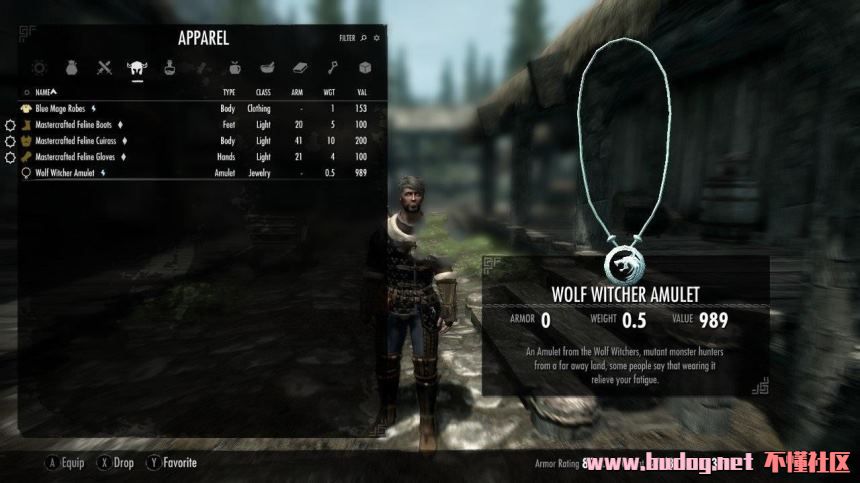Show the books category
Screen dimensions: 860x483
pyautogui.click(x=300, y=68)
